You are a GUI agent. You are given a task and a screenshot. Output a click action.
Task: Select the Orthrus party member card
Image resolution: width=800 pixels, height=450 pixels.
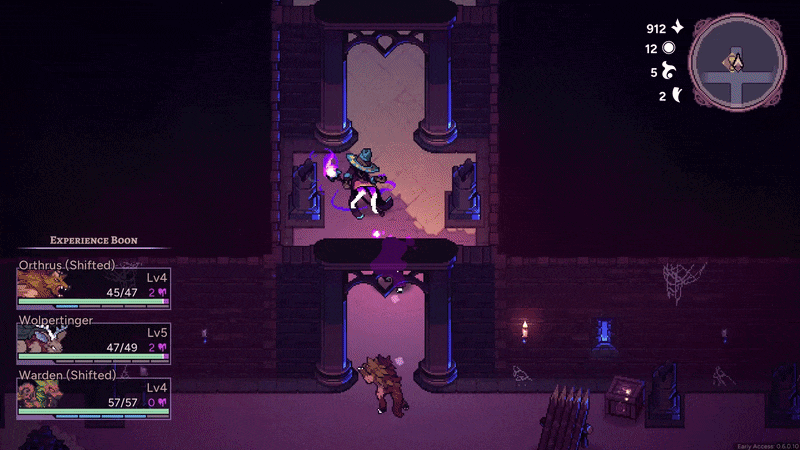click(93, 284)
